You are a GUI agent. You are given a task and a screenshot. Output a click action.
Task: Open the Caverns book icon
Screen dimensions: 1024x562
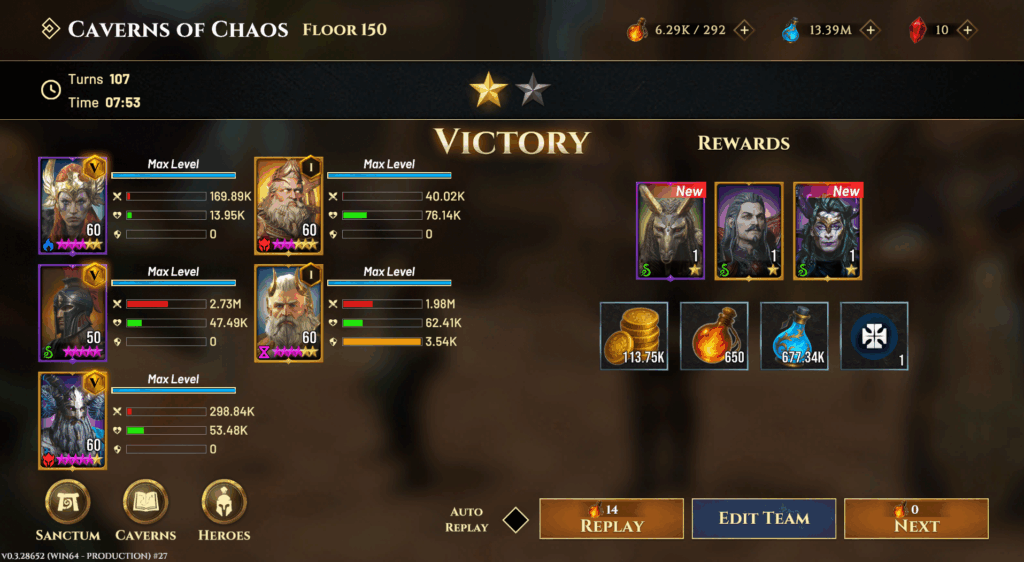[145, 503]
